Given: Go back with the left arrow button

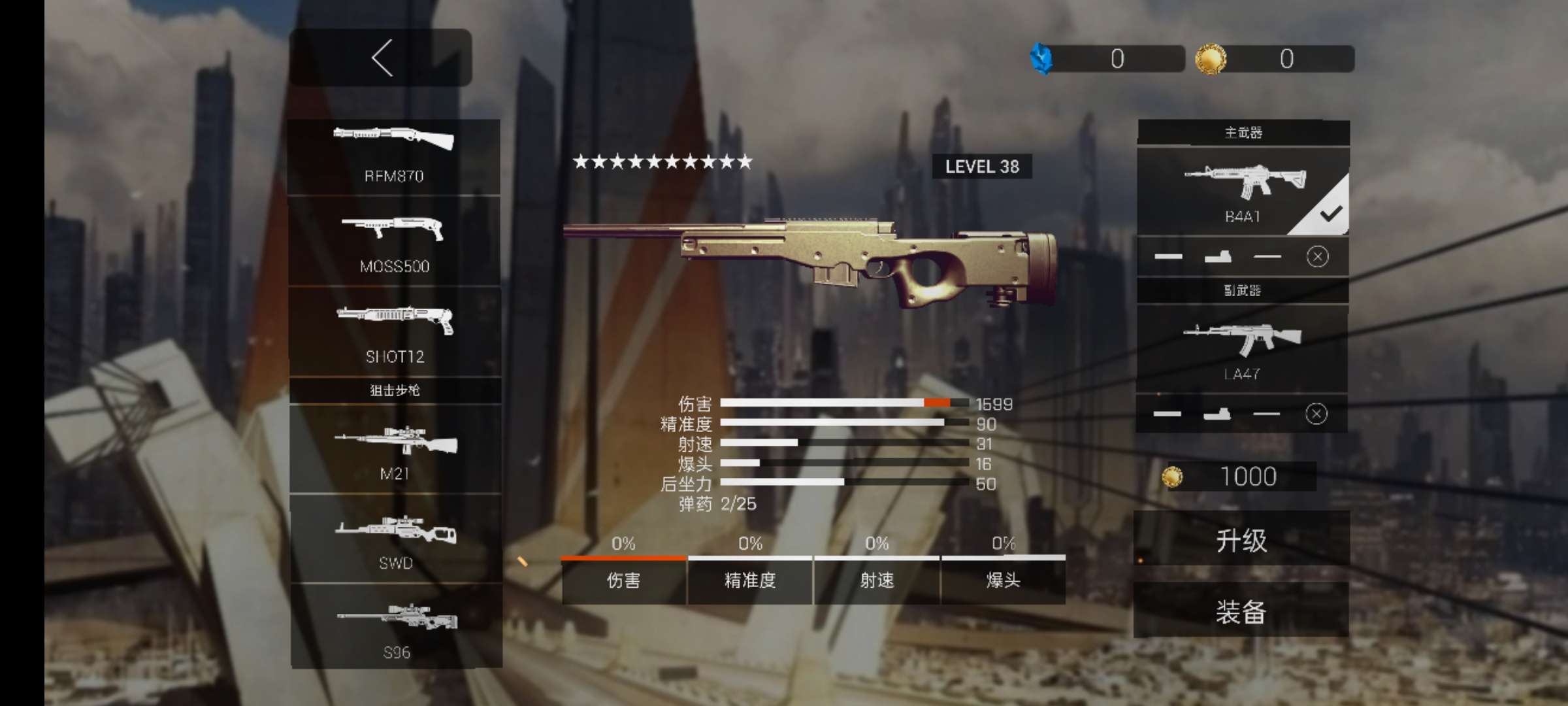Looking at the screenshot, I should click(x=381, y=58).
